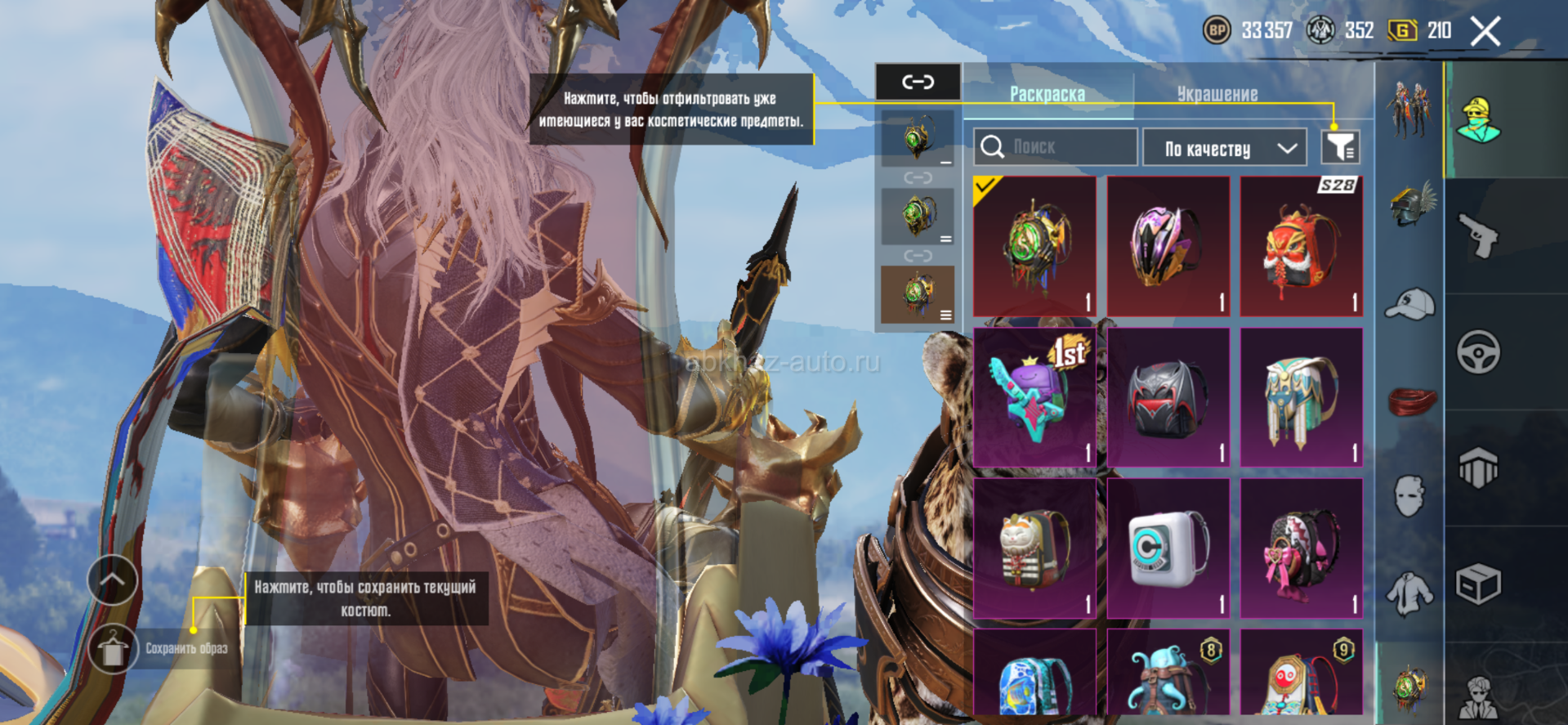The image size is (1568, 725).
Task: Open the pistol weapons category
Action: 1478,236
